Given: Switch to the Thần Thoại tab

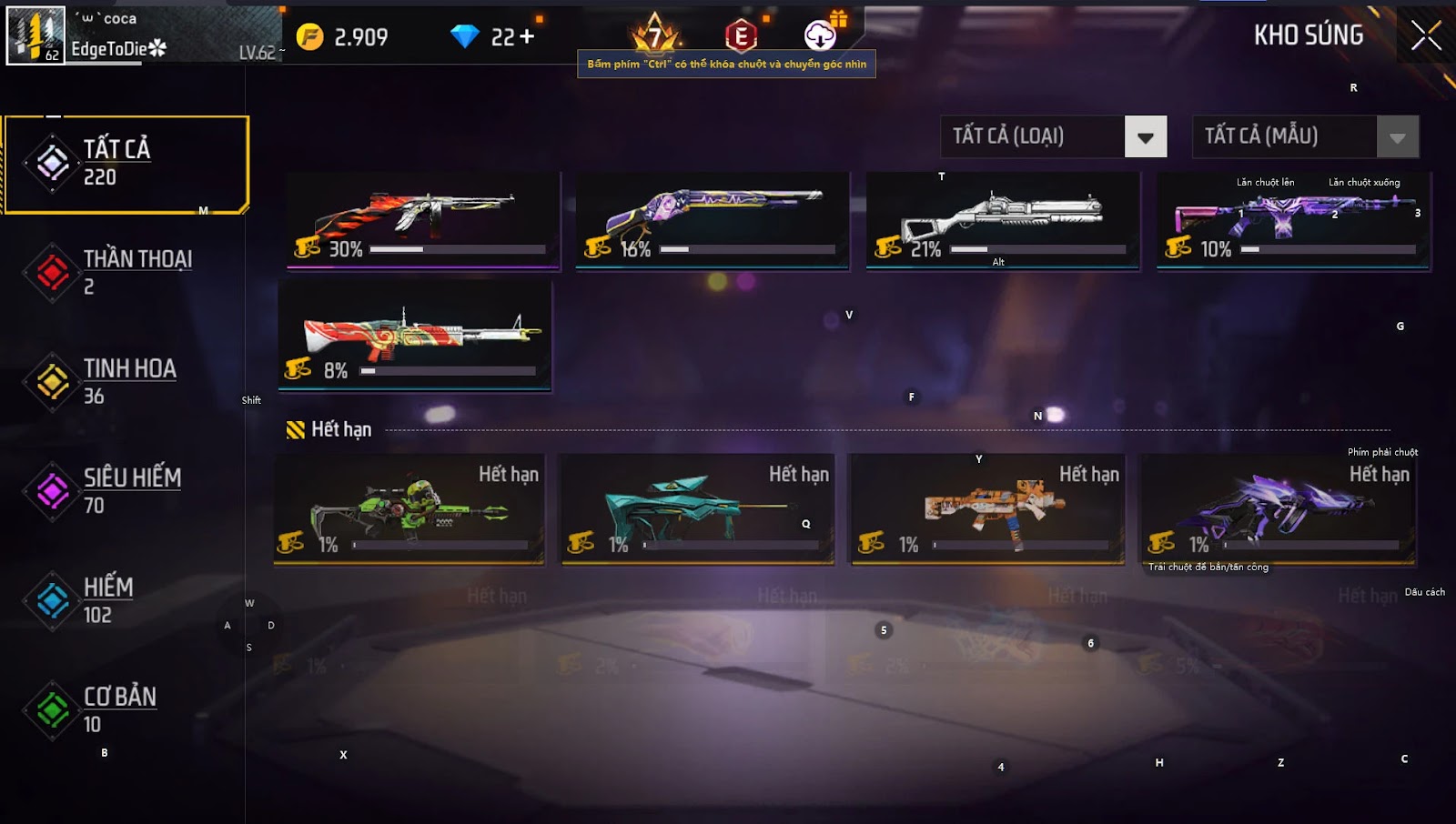Looking at the screenshot, I should [126, 273].
